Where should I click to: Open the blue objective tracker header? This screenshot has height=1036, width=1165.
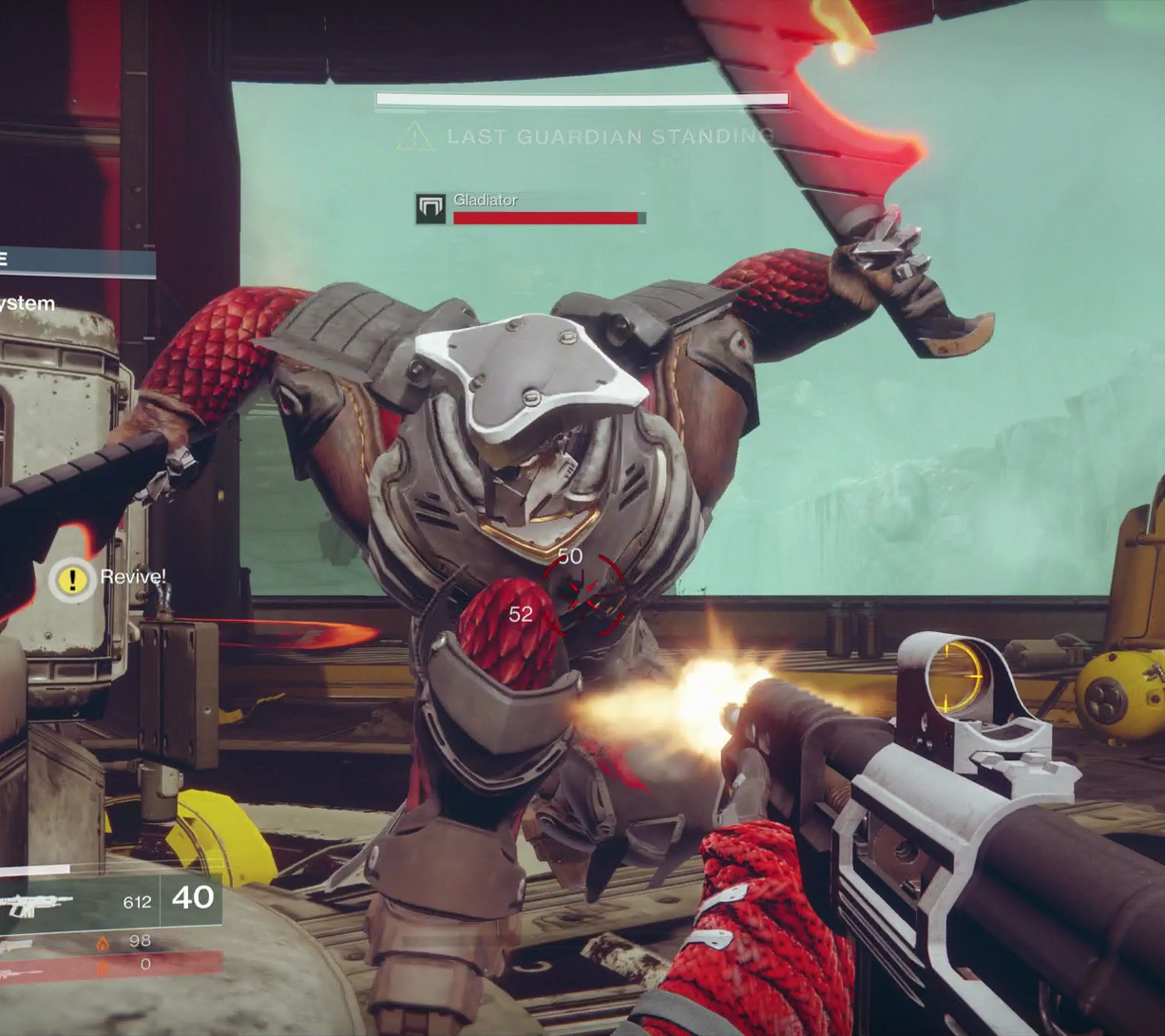[x=76, y=262]
